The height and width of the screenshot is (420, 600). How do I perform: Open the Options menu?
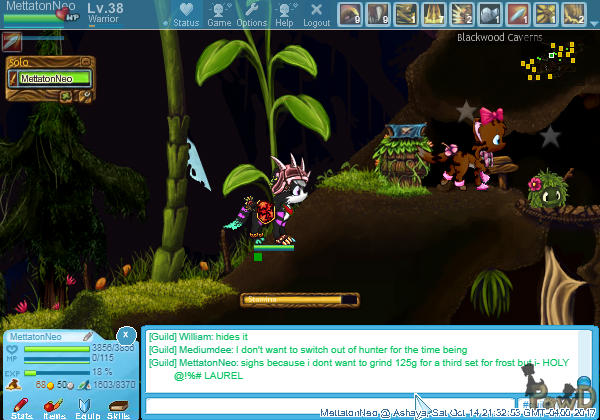point(252,14)
